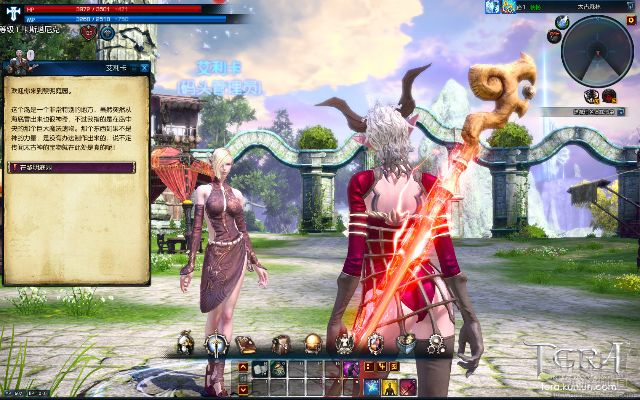640x400 pixels.
Task: Open the brown book menu icon
Action: (x=247, y=344)
